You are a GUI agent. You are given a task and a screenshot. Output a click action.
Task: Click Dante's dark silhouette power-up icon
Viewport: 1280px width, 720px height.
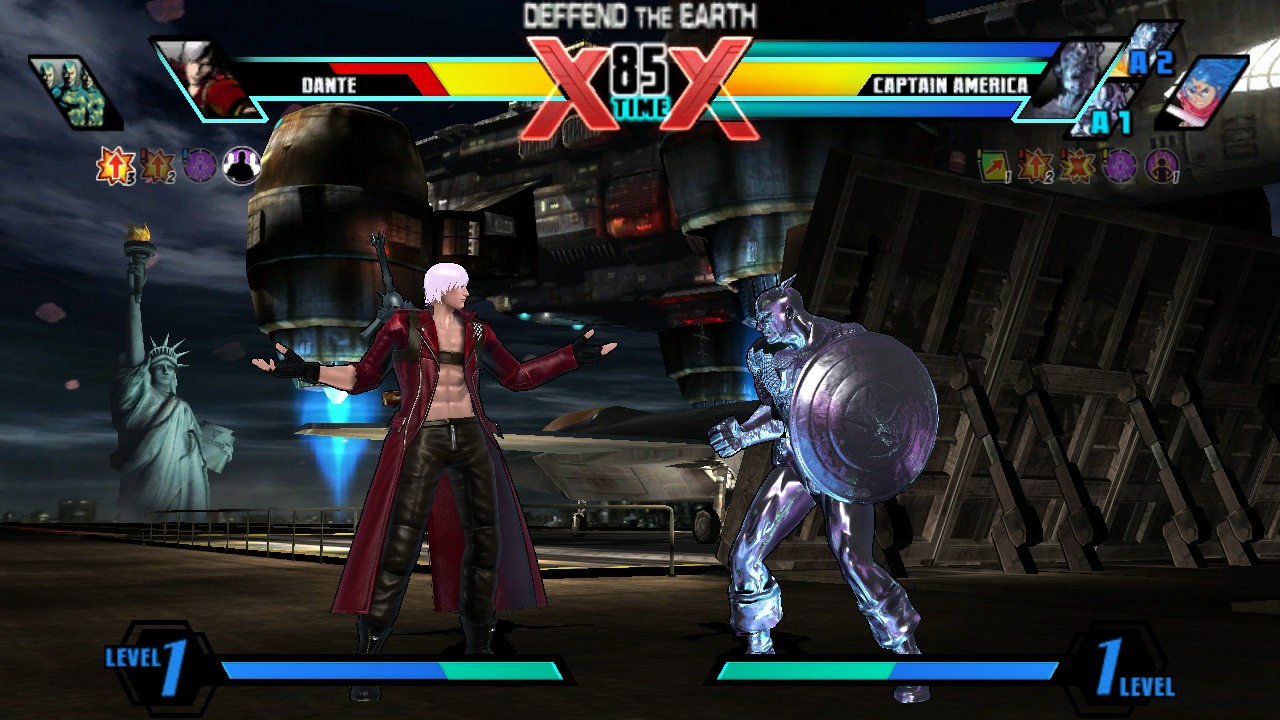click(x=240, y=166)
